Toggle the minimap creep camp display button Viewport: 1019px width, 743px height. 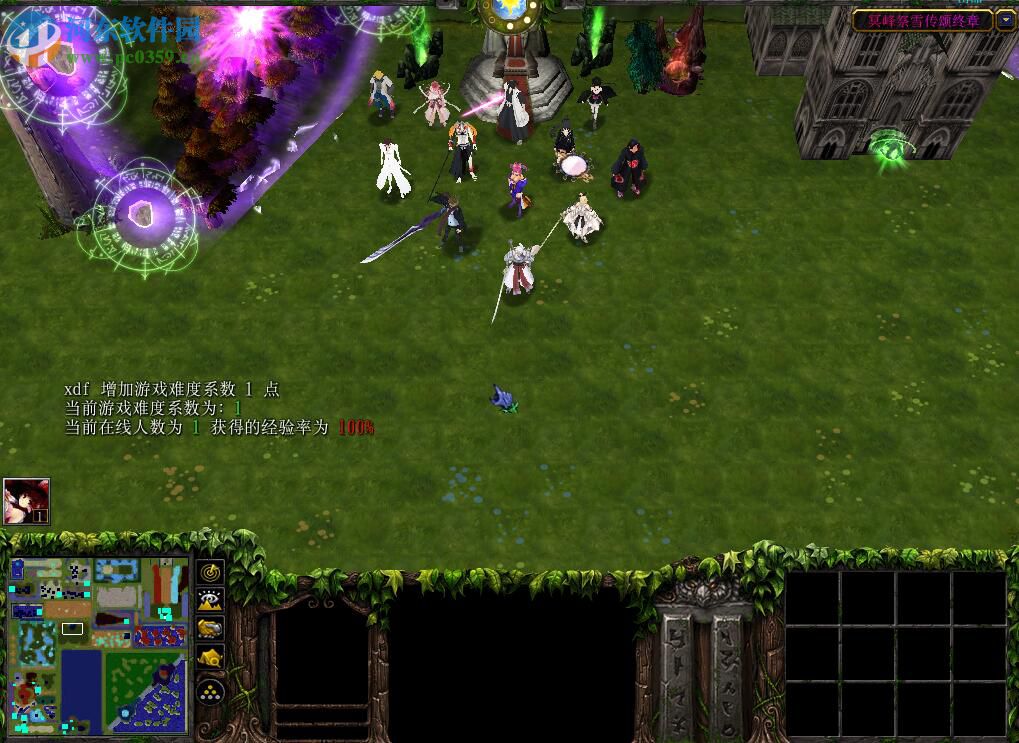pos(210,657)
